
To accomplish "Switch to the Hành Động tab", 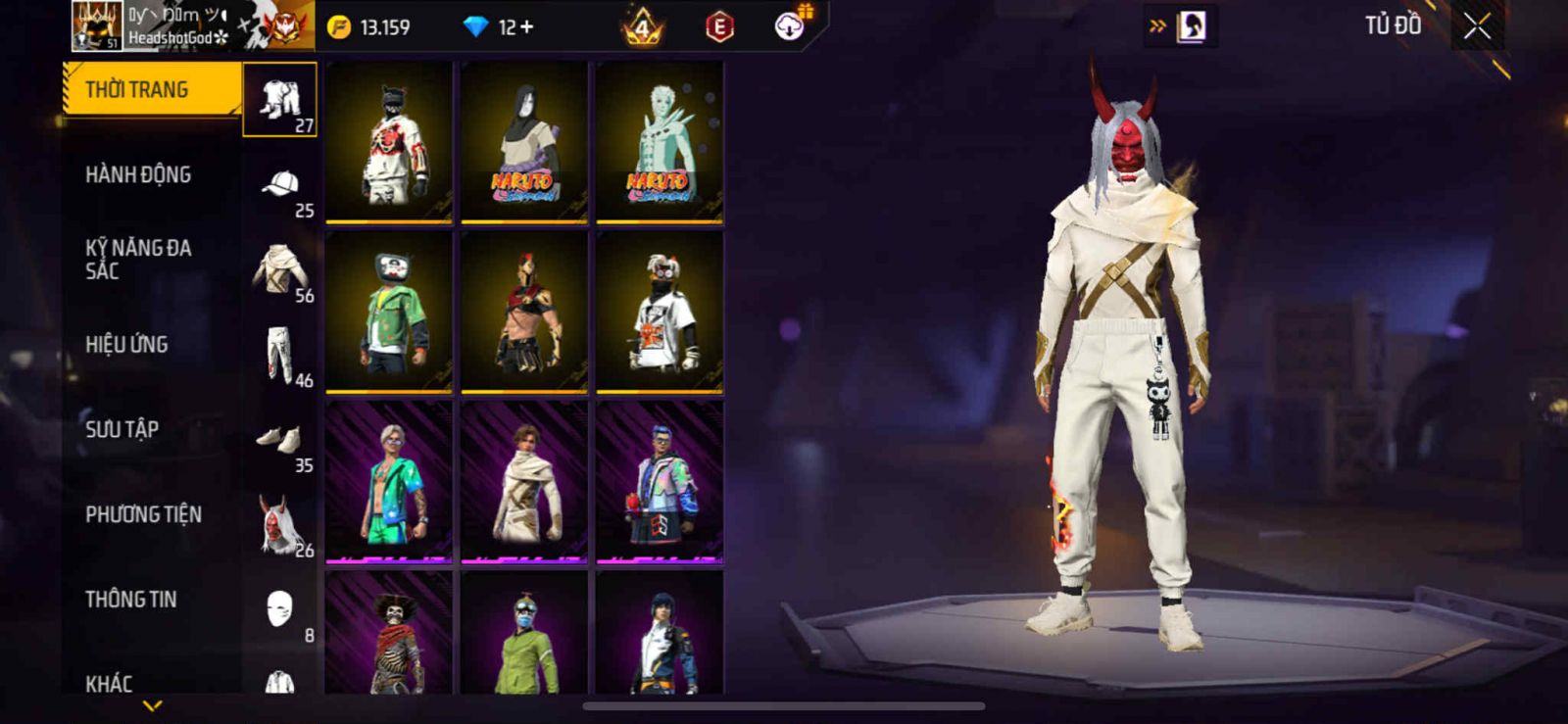I will (138, 174).
